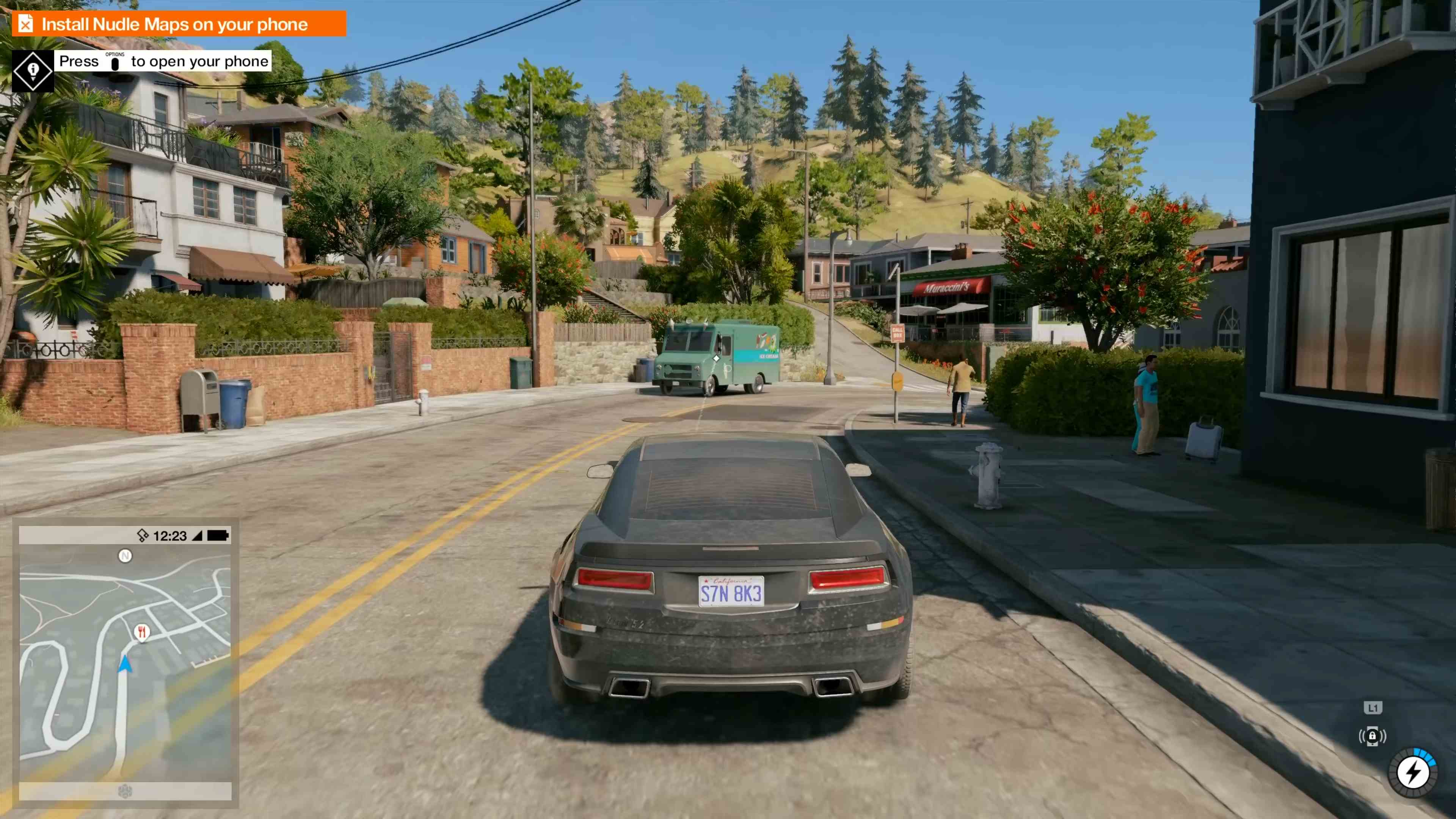Click the lightbulb tip icon
The image size is (1456, 819).
click(x=33, y=70)
